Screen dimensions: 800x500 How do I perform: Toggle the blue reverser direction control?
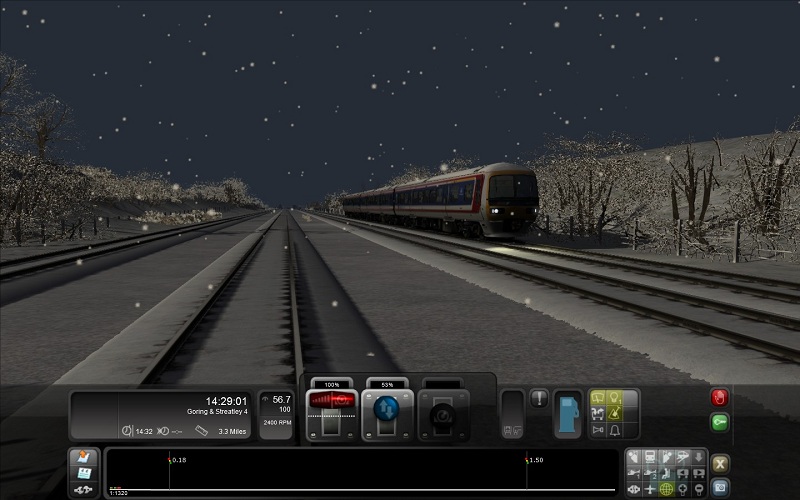386,408
